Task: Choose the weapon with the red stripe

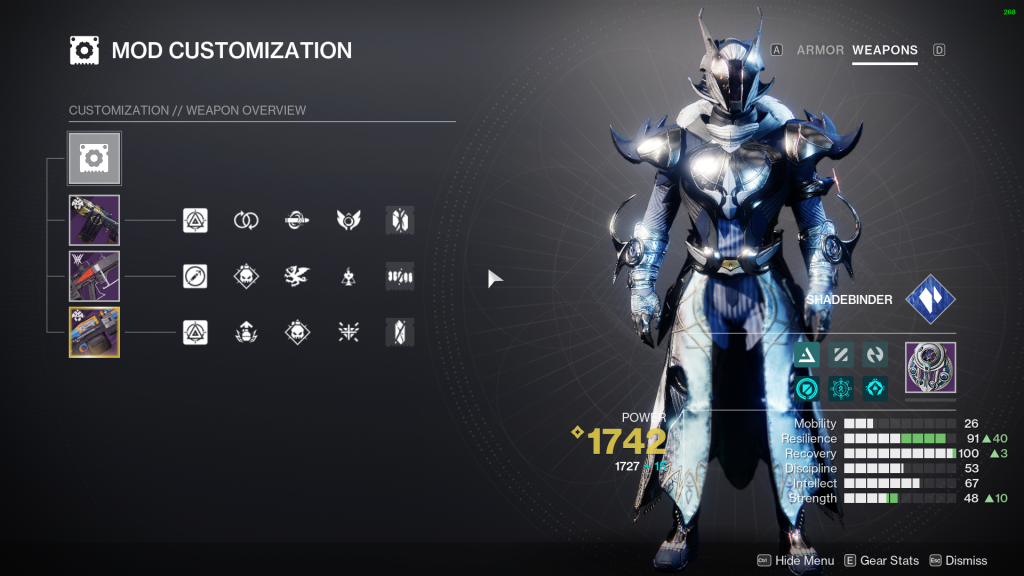Action: click(94, 276)
